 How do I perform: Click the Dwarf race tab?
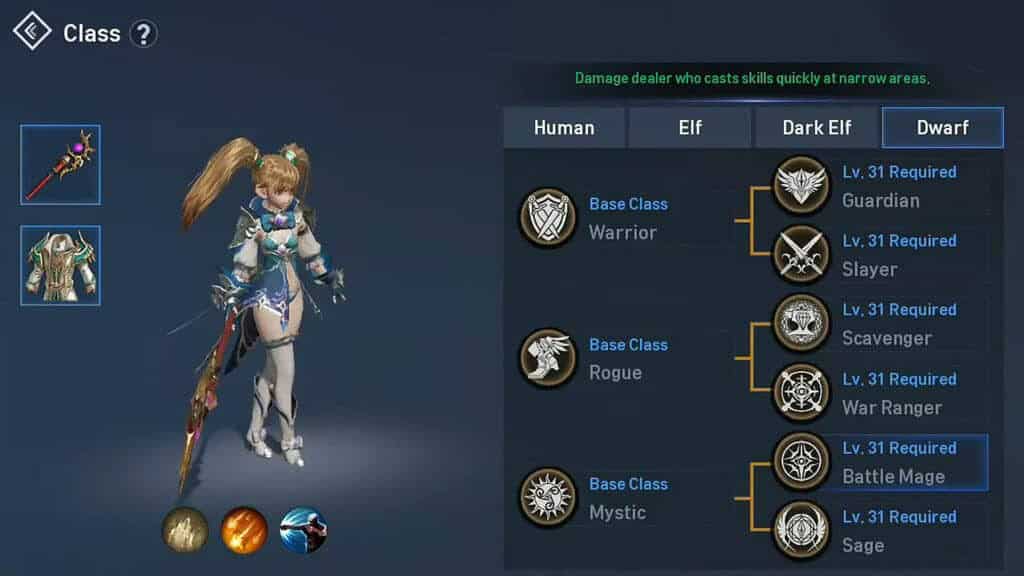pyautogui.click(x=941, y=128)
